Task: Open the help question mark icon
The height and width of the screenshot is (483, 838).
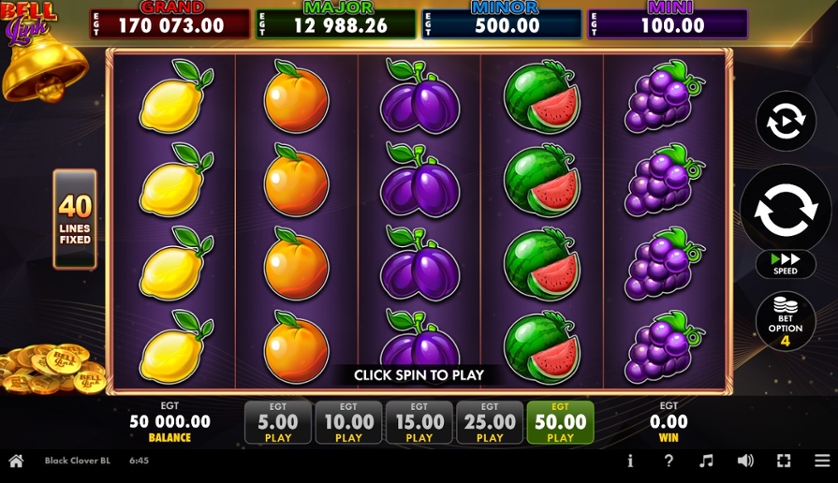Action: click(669, 461)
